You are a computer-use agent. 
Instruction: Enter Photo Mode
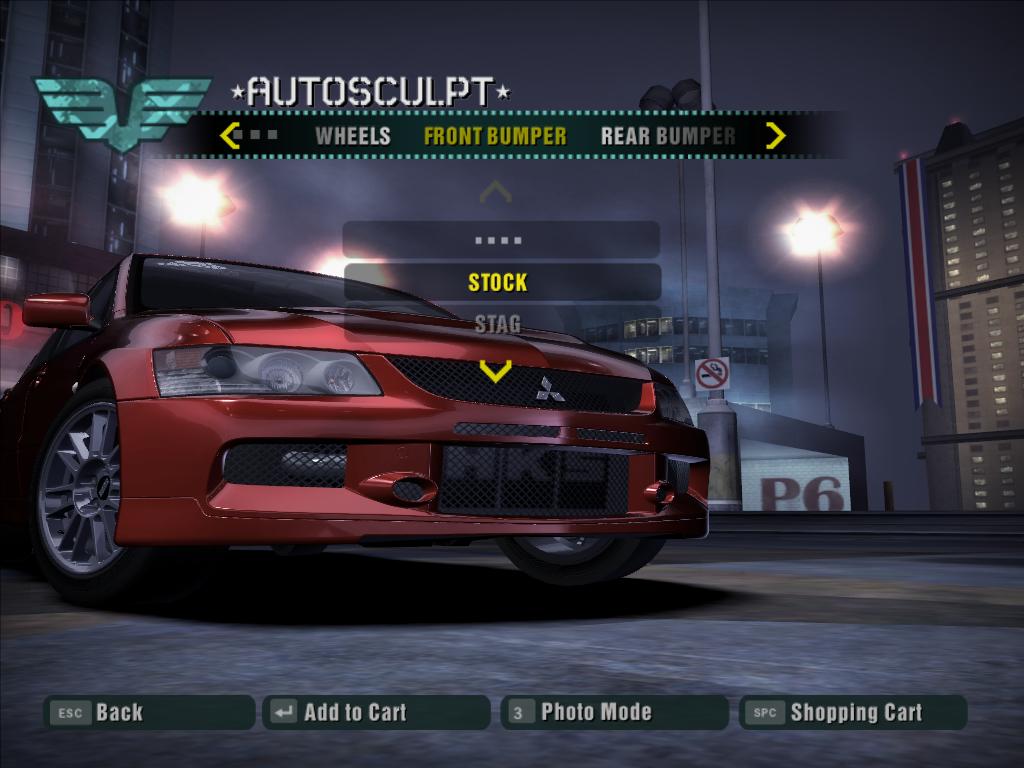pos(614,712)
